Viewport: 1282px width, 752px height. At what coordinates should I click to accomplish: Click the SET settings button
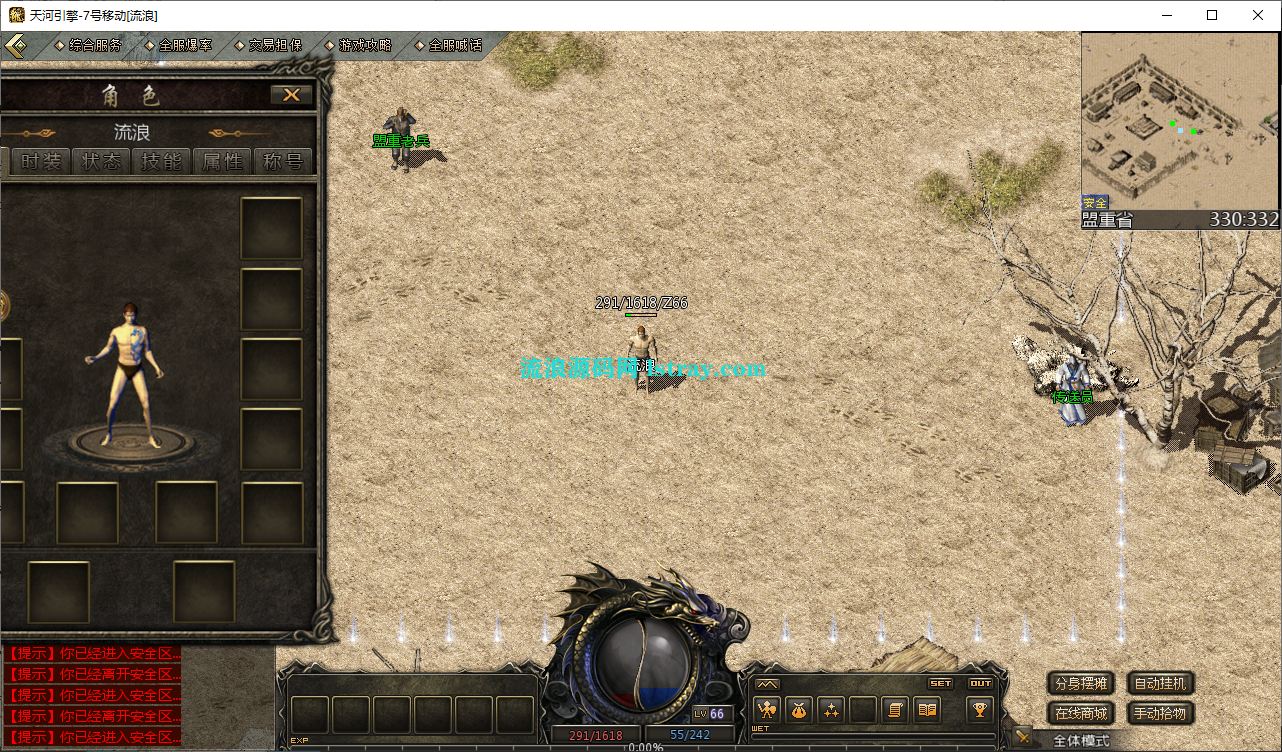pos(941,684)
